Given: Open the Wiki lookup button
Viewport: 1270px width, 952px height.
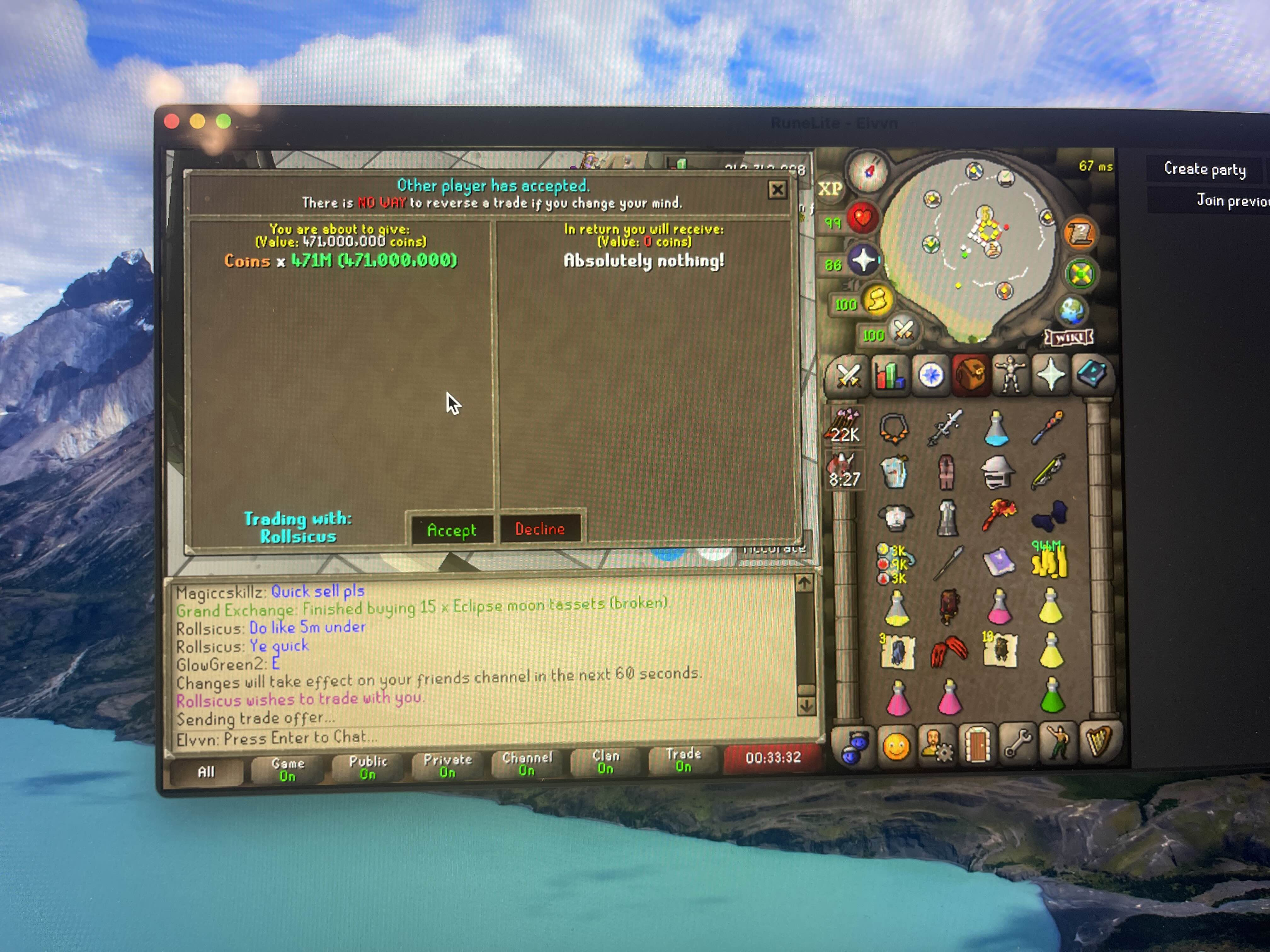Looking at the screenshot, I should [1069, 338].
